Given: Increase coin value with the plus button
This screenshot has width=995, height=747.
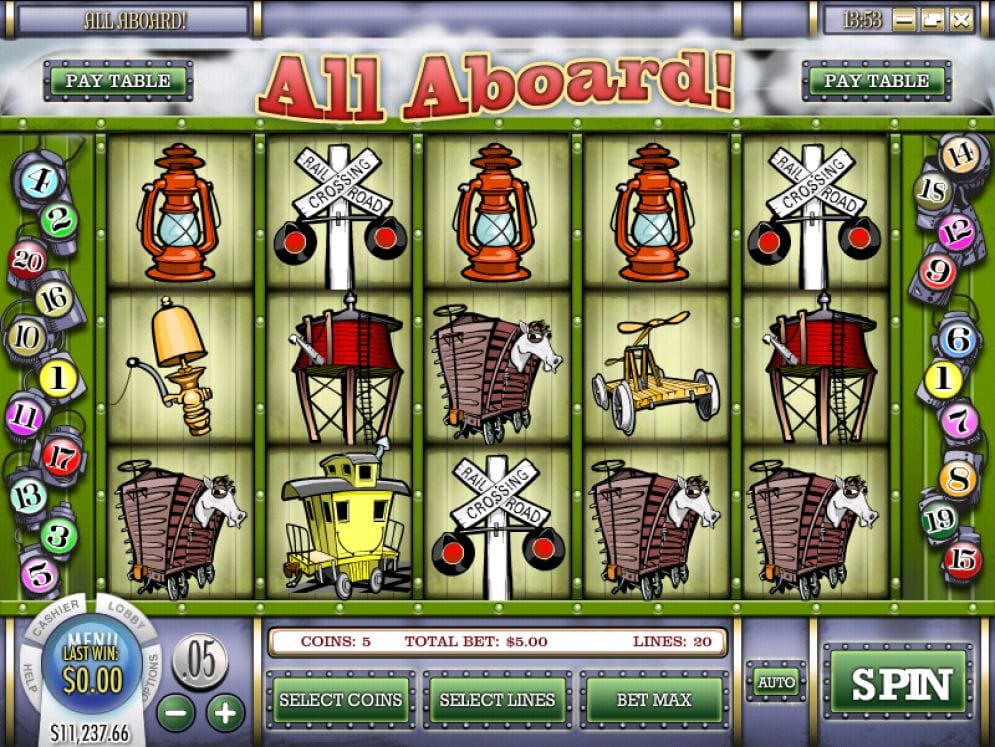Looking at the screenshot, I should point(225,713).
